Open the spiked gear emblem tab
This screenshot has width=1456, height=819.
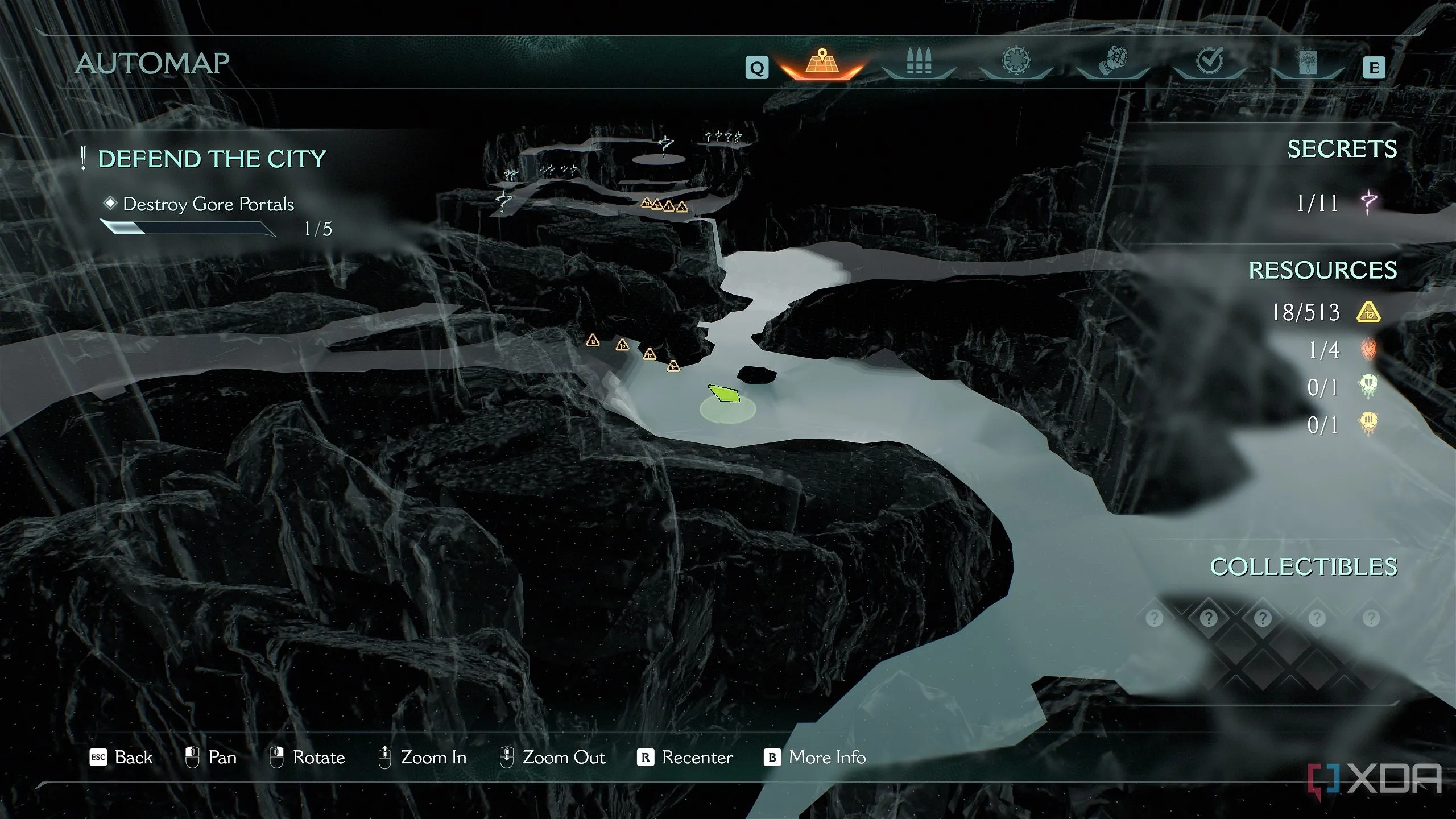(1016, 61)
